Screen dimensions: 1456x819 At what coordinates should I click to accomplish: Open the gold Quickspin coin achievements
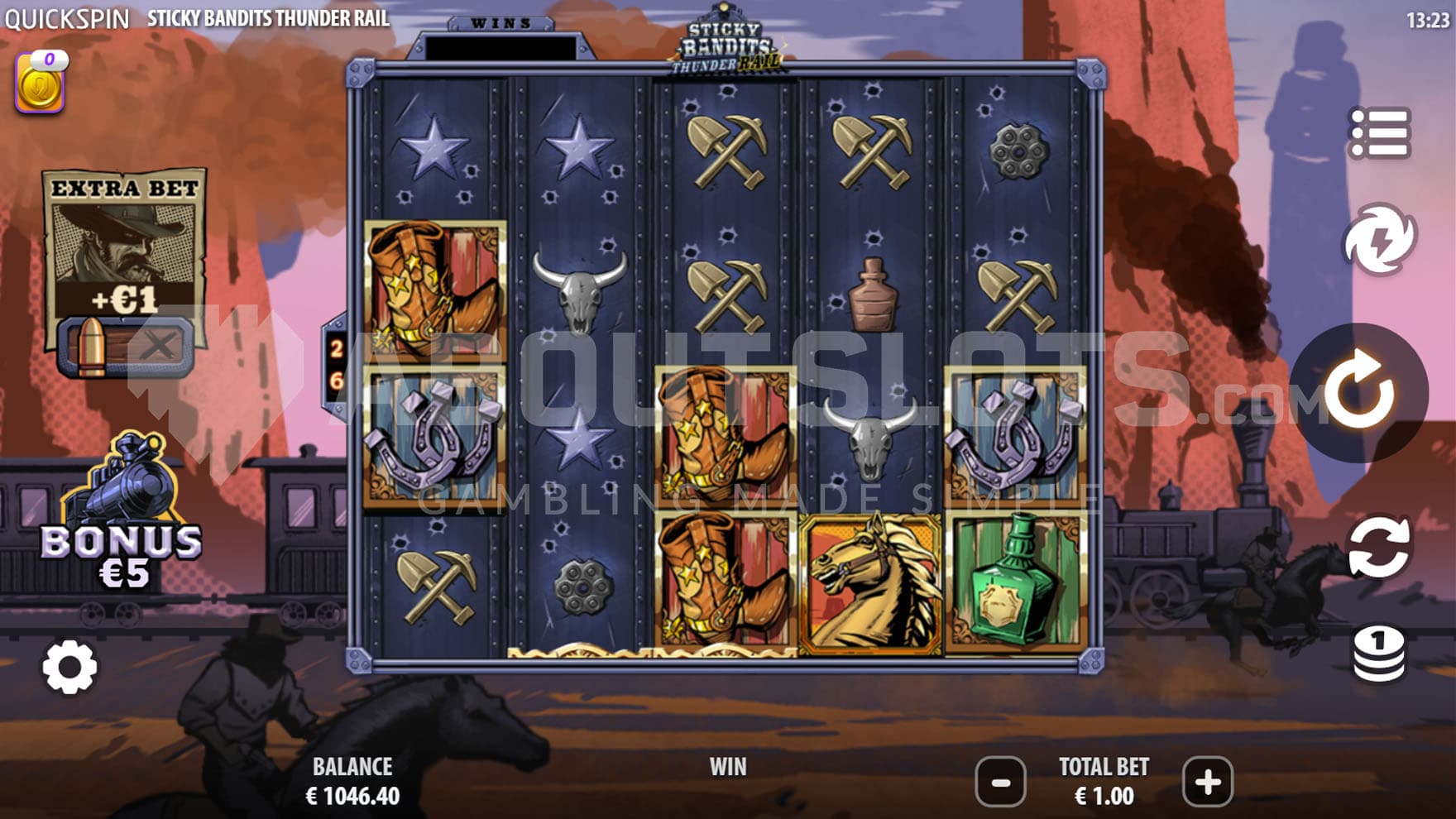[x=40, y=84]
